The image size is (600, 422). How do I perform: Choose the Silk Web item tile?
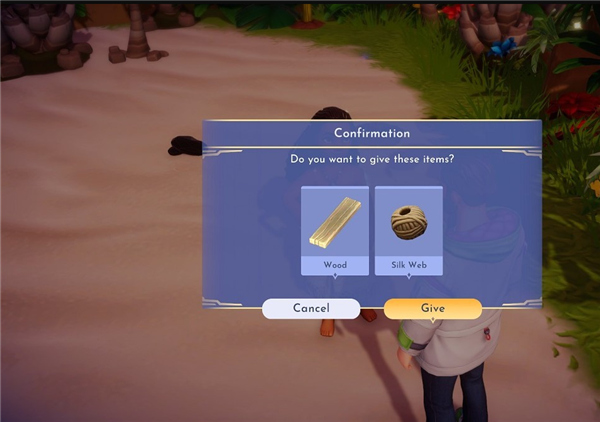pos(408,230)
